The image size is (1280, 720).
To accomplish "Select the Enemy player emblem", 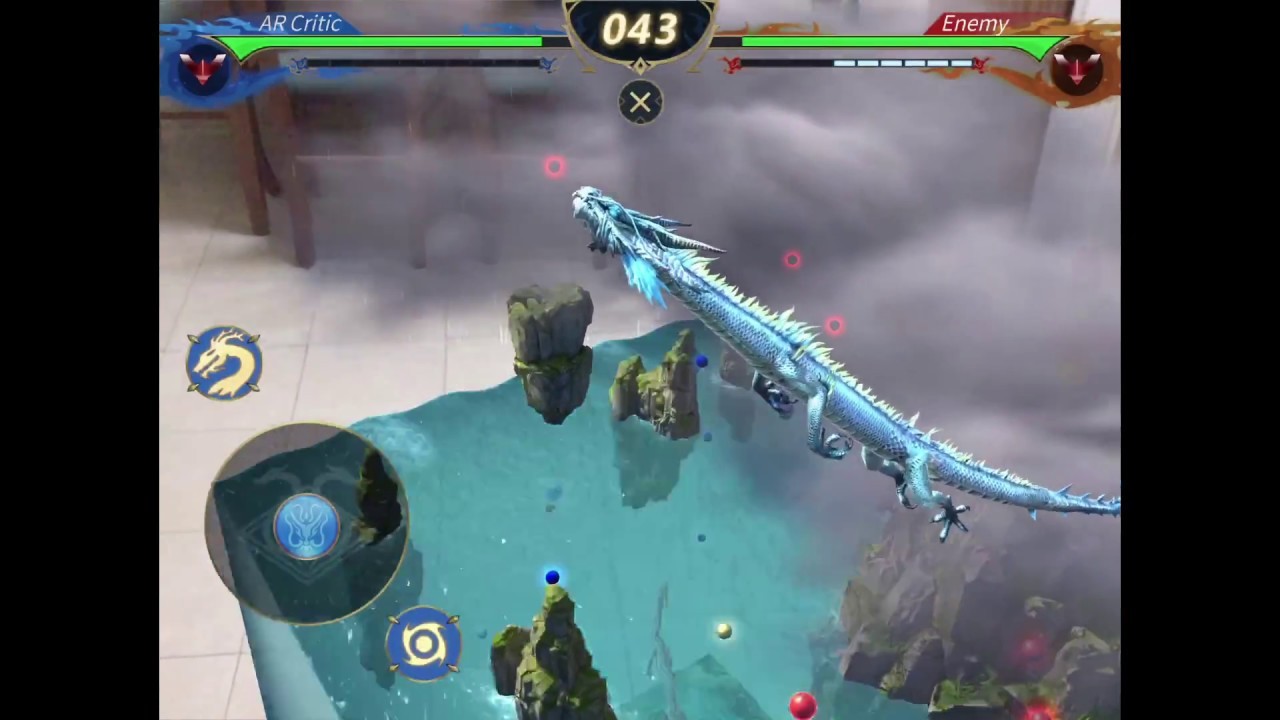I will [1076, 70].
